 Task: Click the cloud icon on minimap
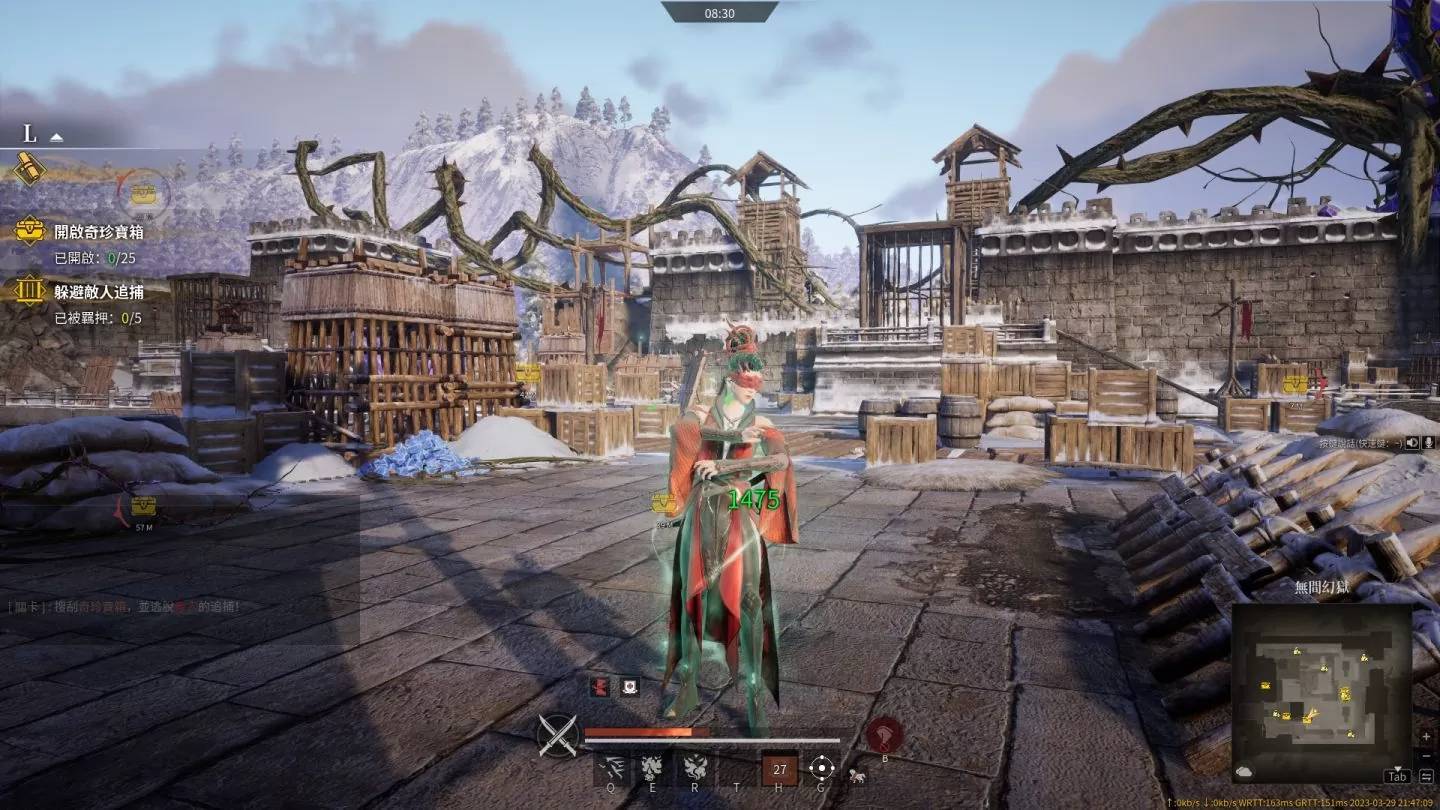pyautogui.click(x=1244, y=771)
